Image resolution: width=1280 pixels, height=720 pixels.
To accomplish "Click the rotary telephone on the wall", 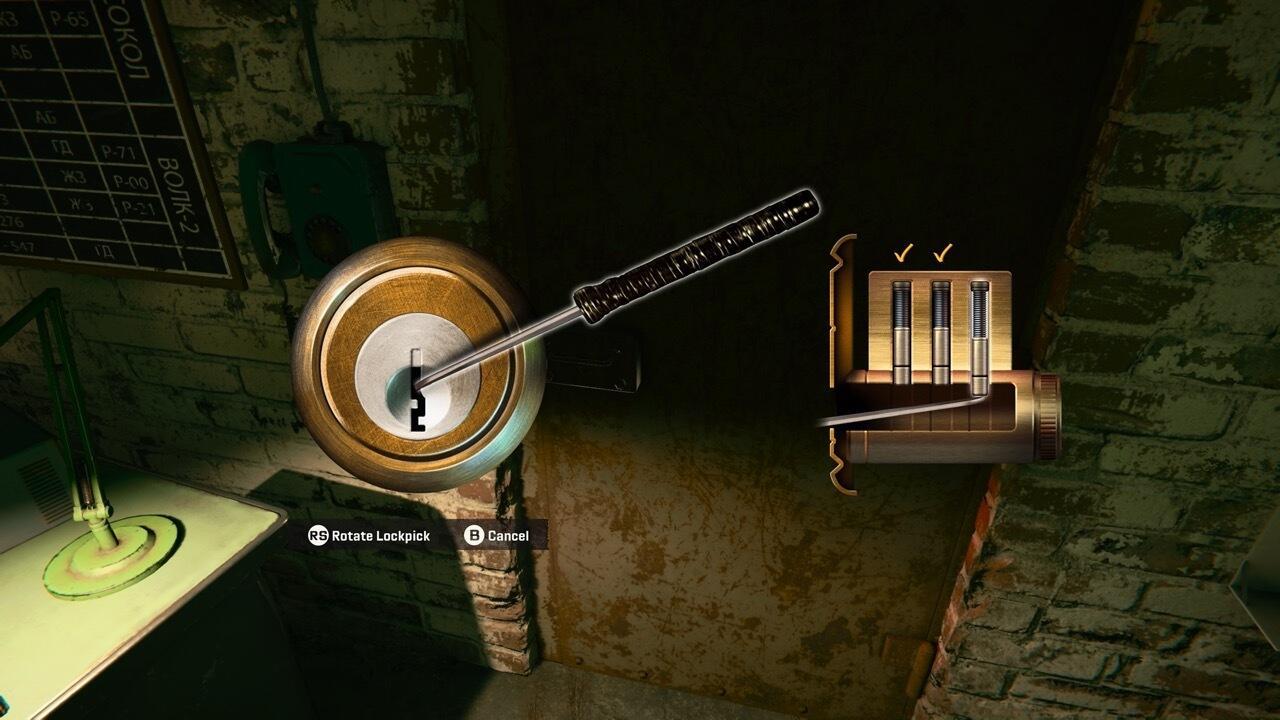I will [x=310, y=195].
